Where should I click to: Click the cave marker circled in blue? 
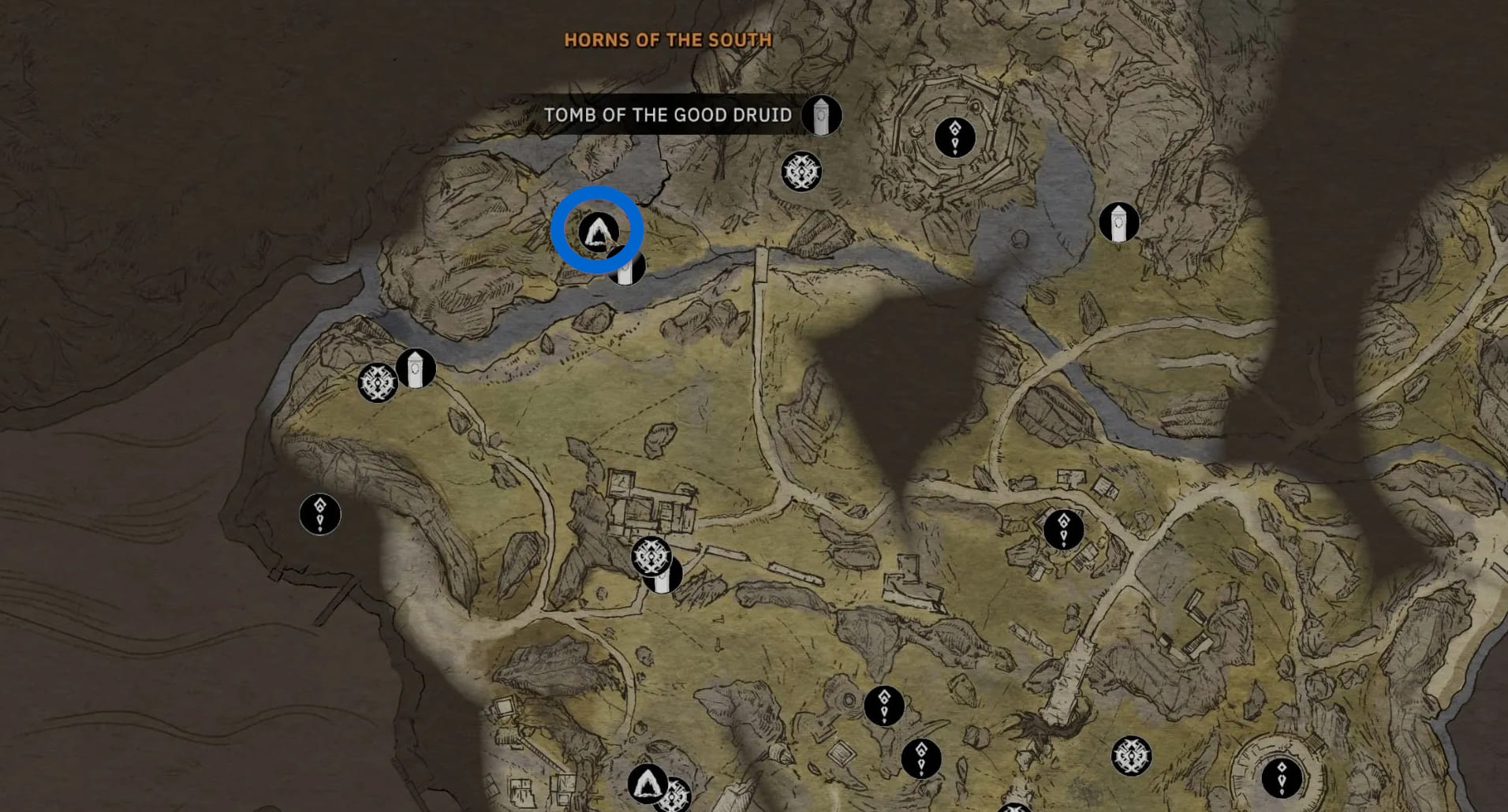[x=598, y=232]
